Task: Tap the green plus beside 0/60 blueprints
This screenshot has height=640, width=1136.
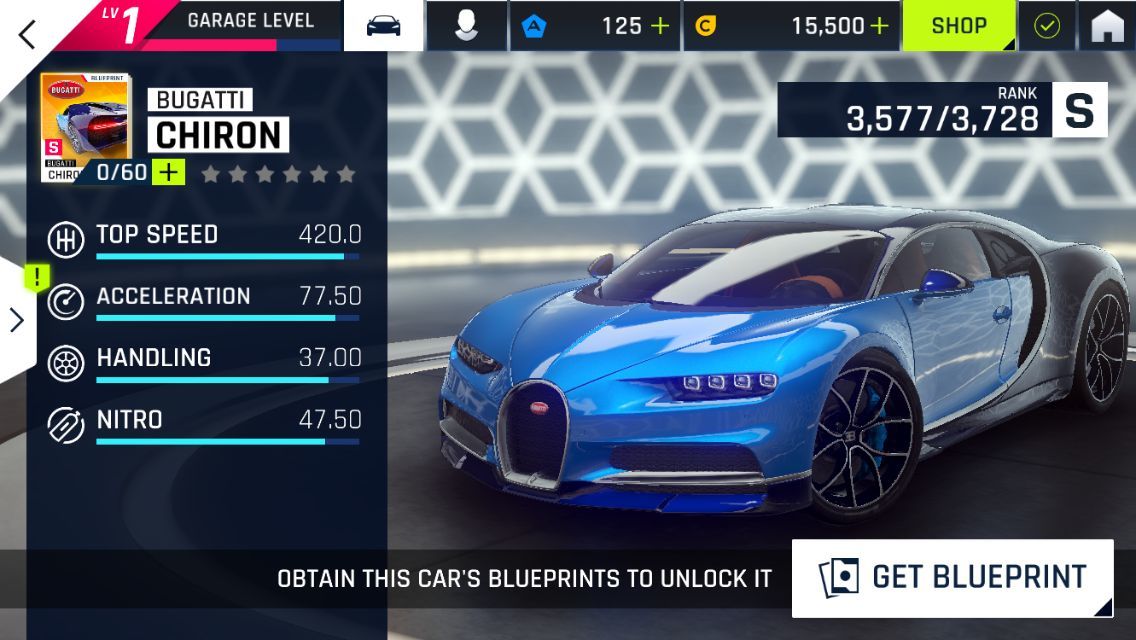Action: [169, 172]
